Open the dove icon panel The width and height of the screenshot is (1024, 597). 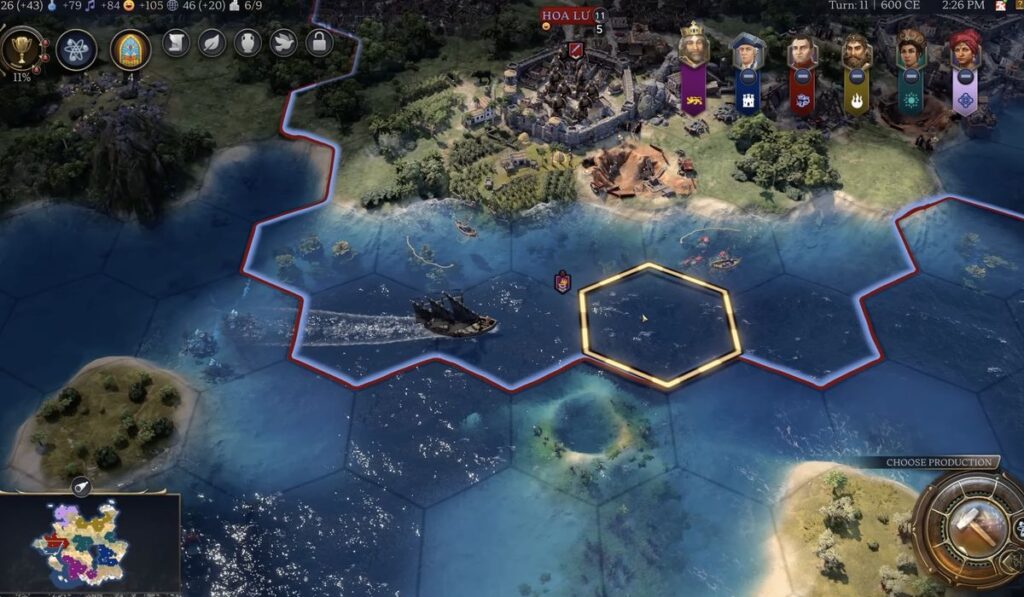[282, 42]
